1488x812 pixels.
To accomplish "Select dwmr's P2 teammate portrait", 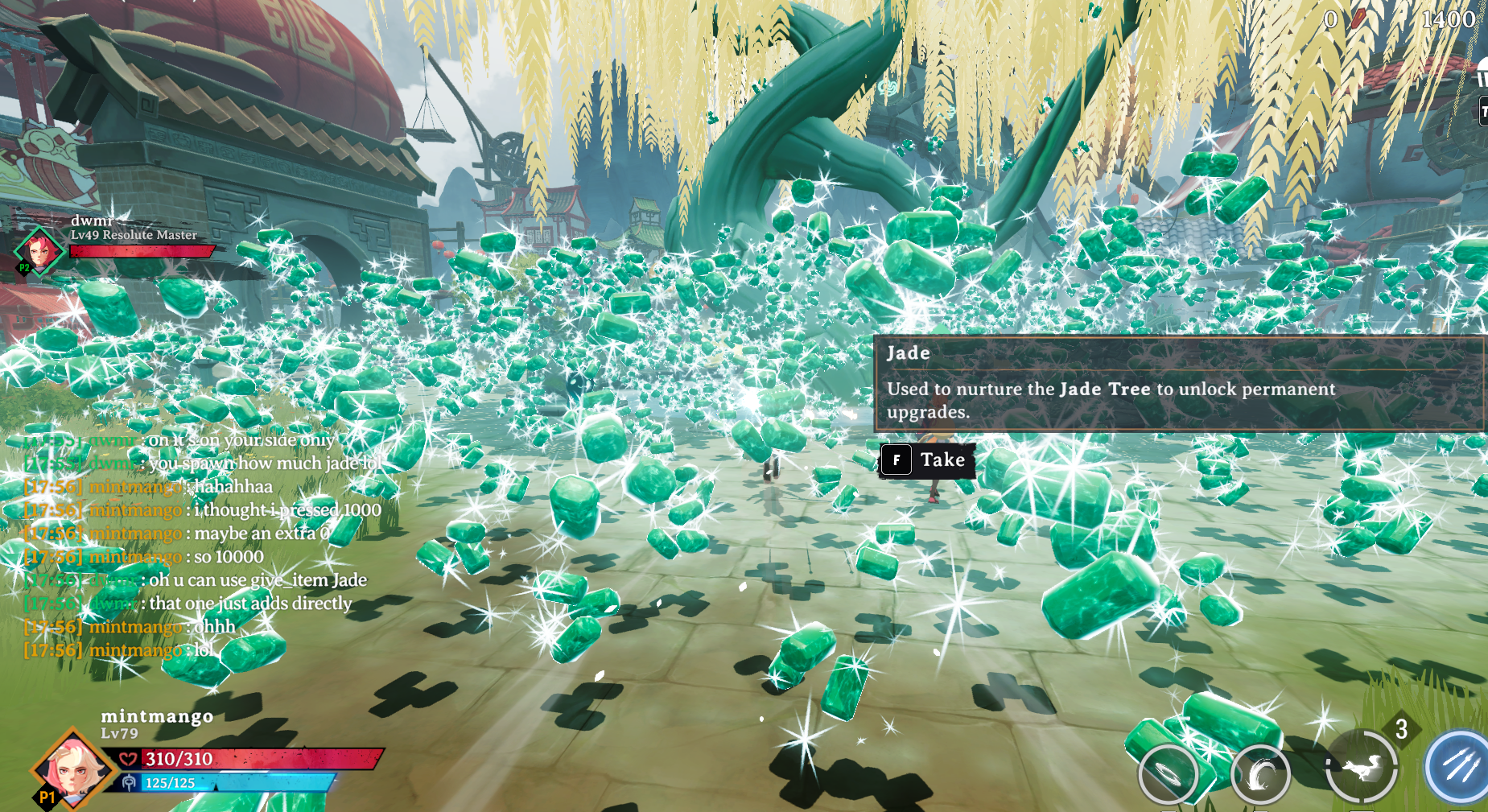I will pyautogui.click(x=39, y=249).
